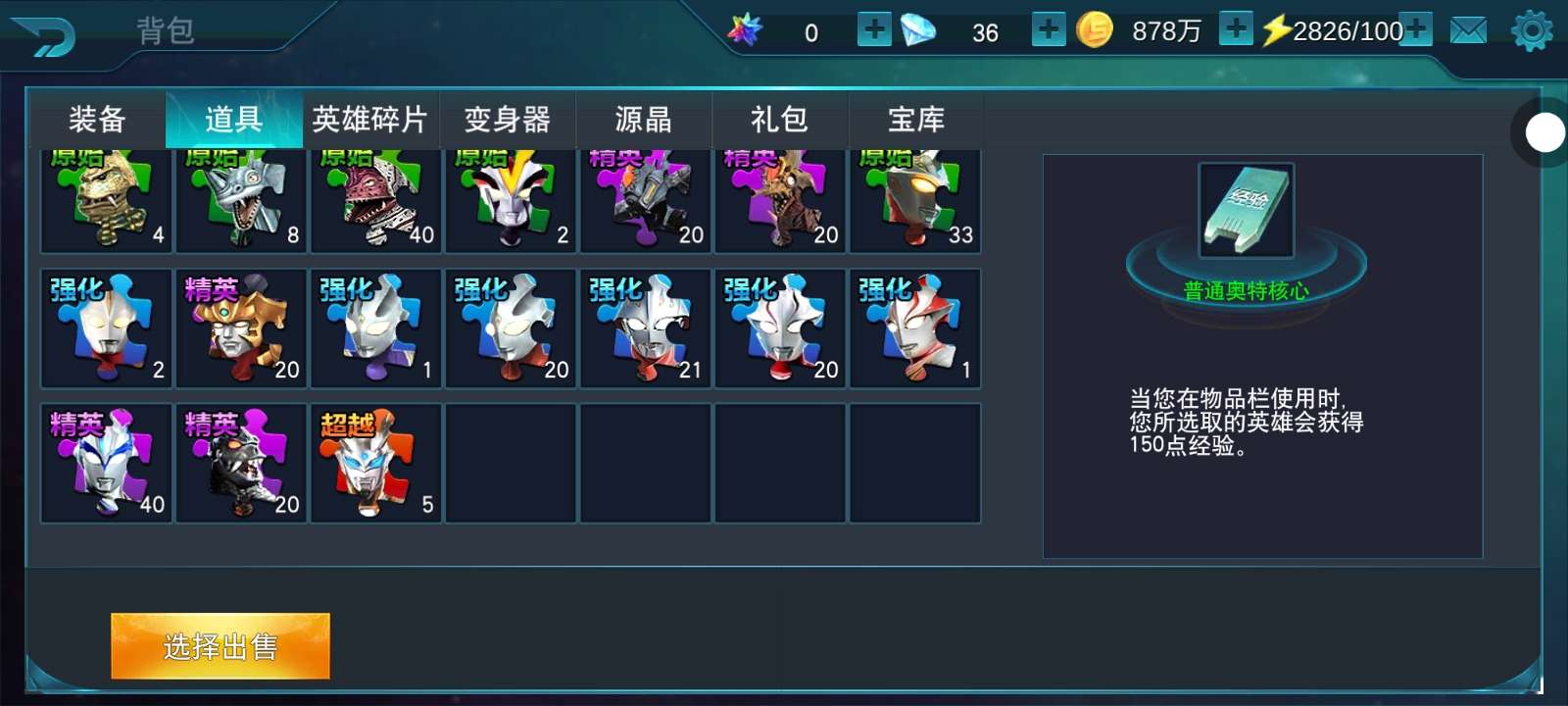Switch to the 宝库 tab
This screenshot has height=706, width=1568.
[x=916, y=120]
